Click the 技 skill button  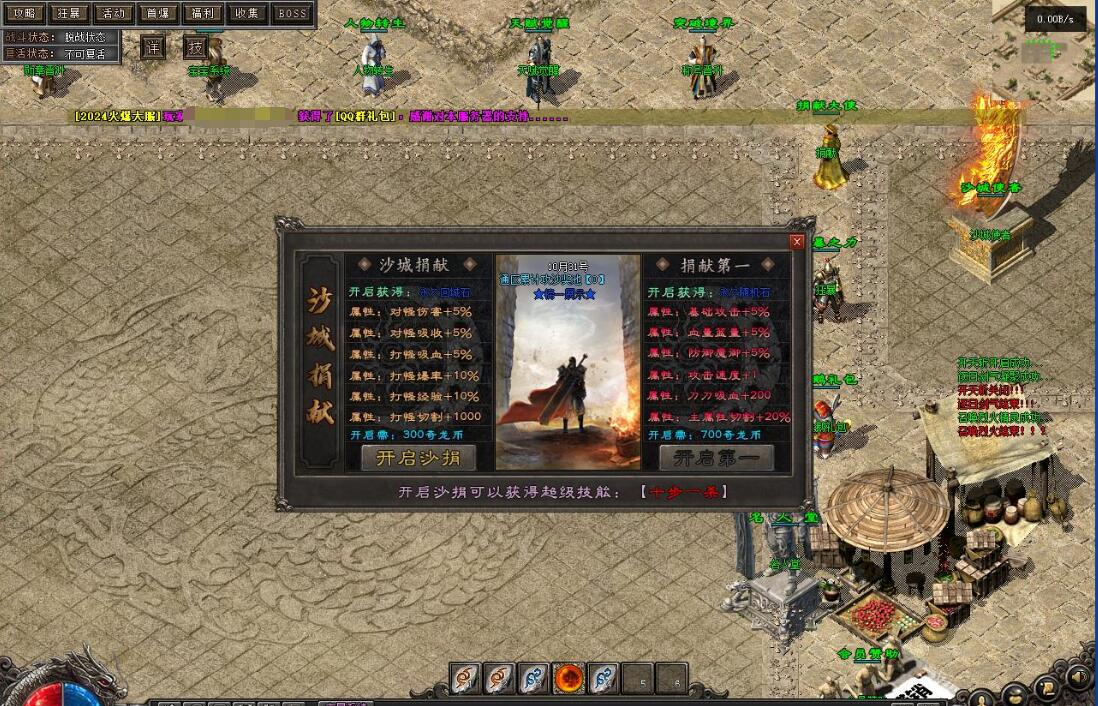196,47
